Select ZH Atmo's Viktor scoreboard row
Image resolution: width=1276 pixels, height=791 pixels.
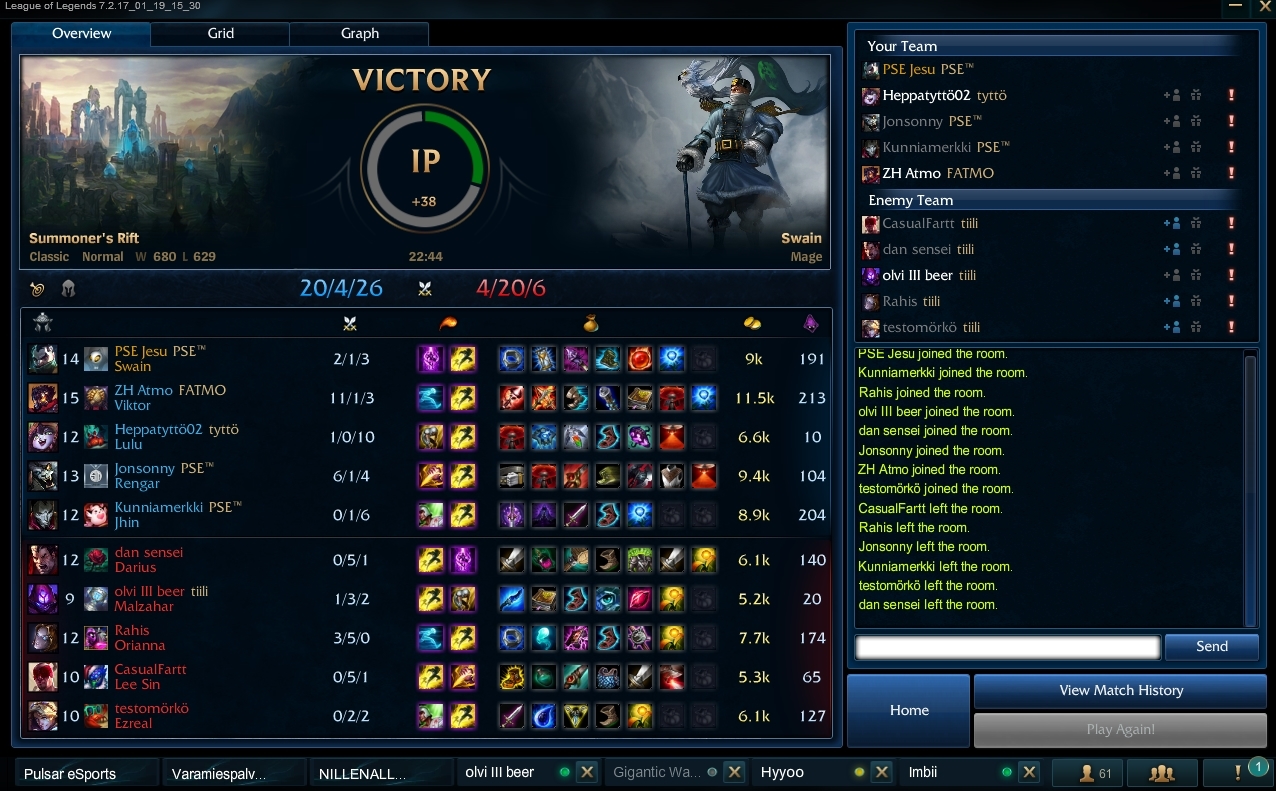(x=425, y=398)
